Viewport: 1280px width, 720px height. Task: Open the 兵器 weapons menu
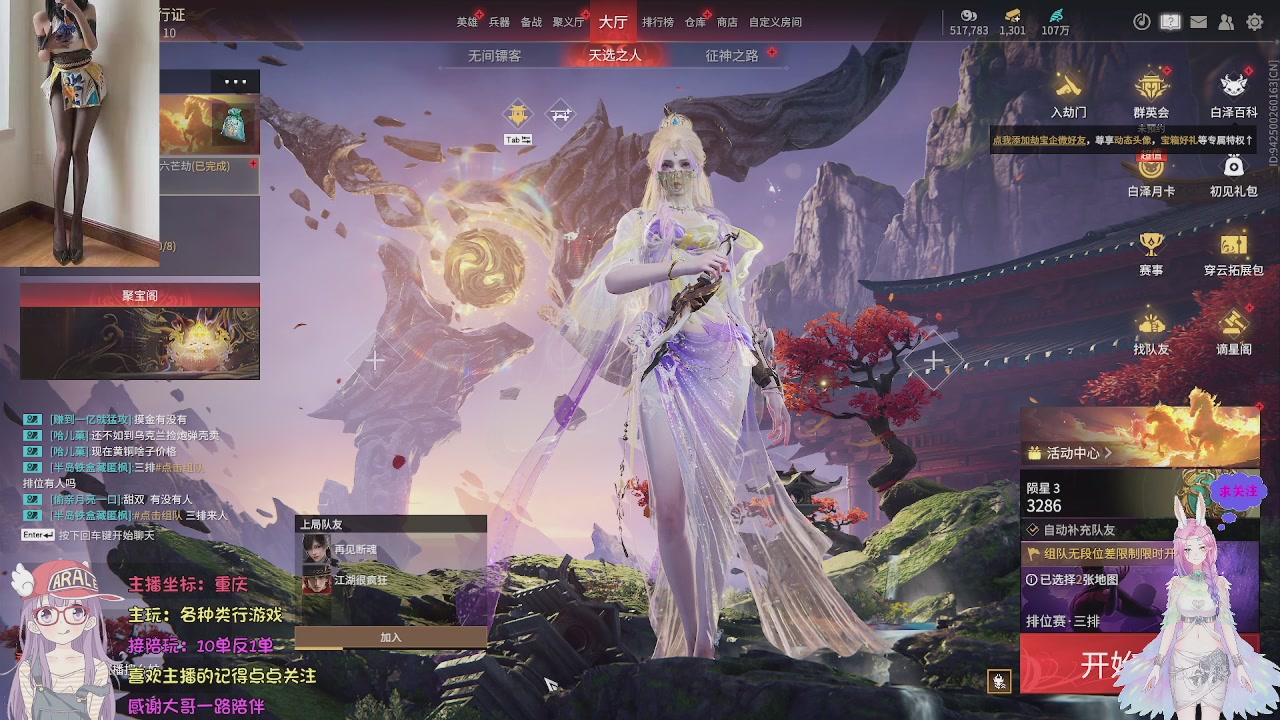click(x=499, y=22)
